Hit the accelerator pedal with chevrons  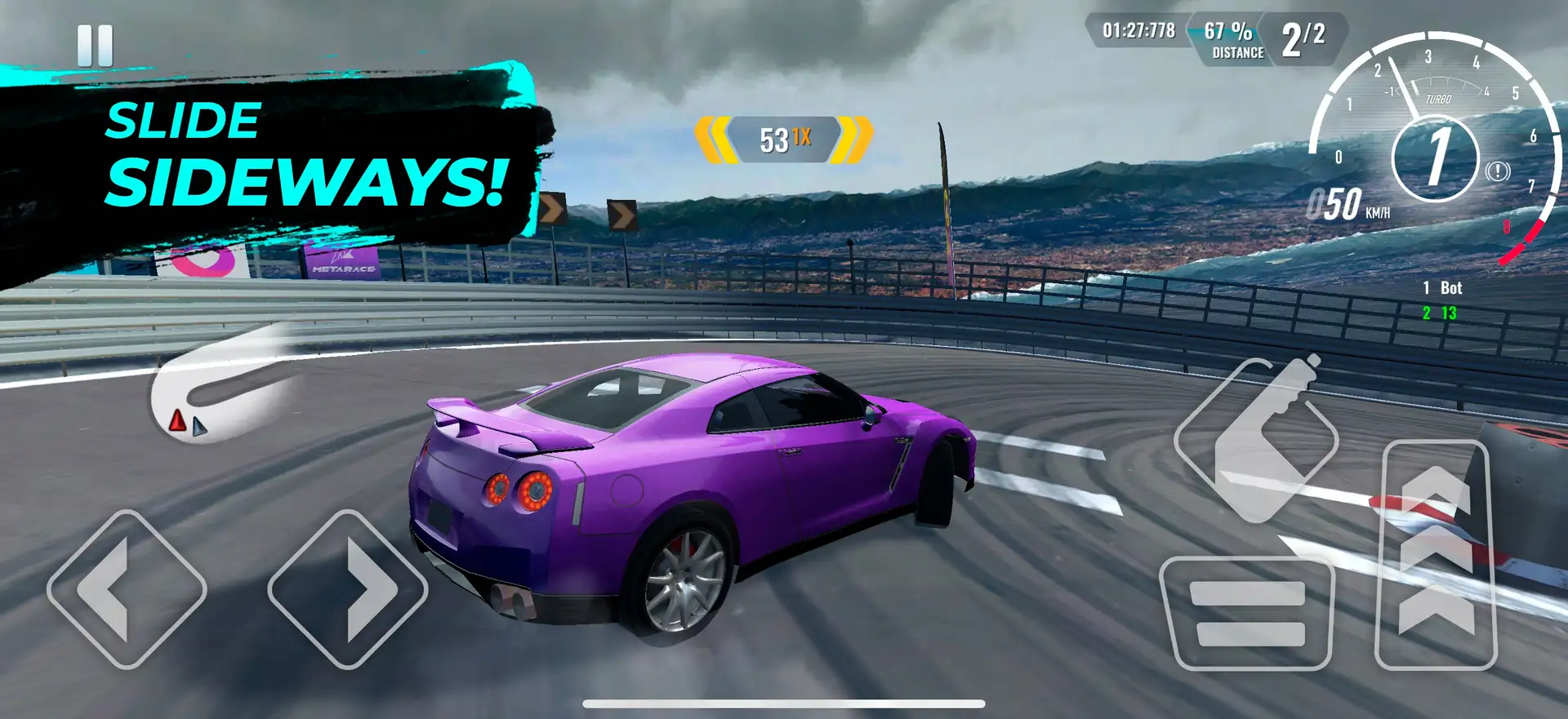[1437, 555]
